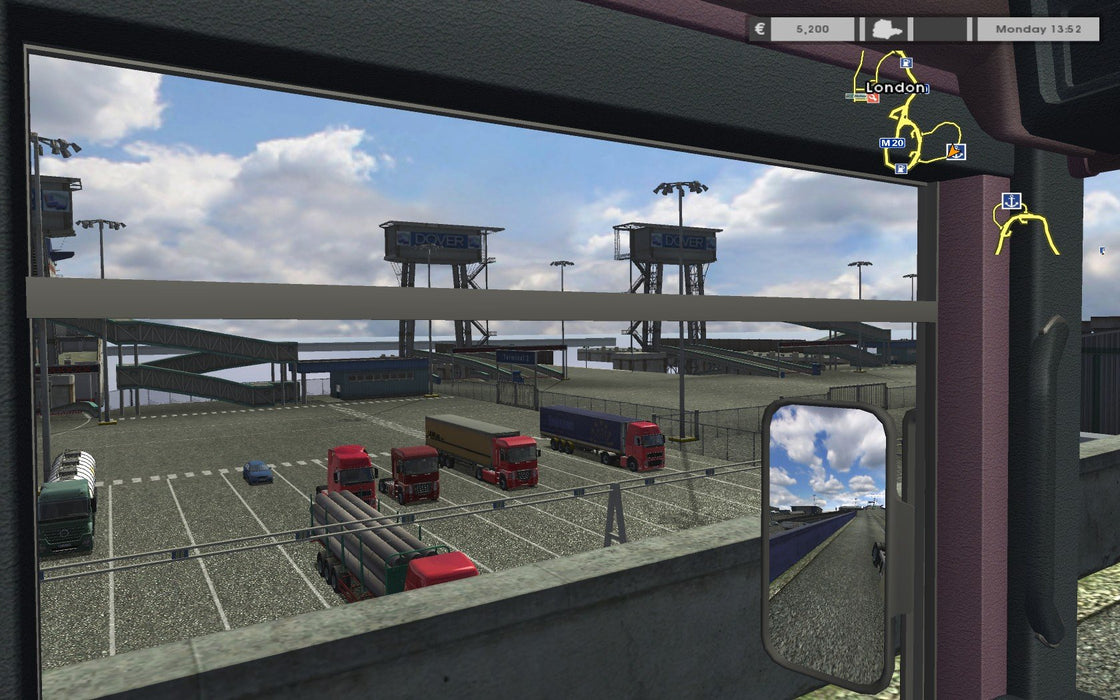1120x700 pixels.
Task: Select the London city label on the minimap
Action: pos(895,88)
